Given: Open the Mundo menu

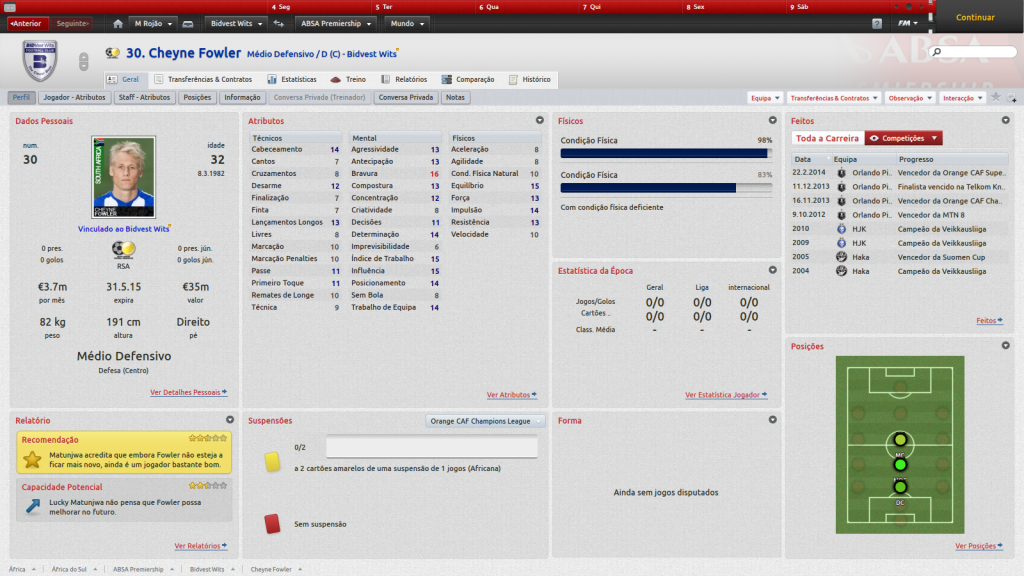Looking at the screenshot, I should [407, 23].
